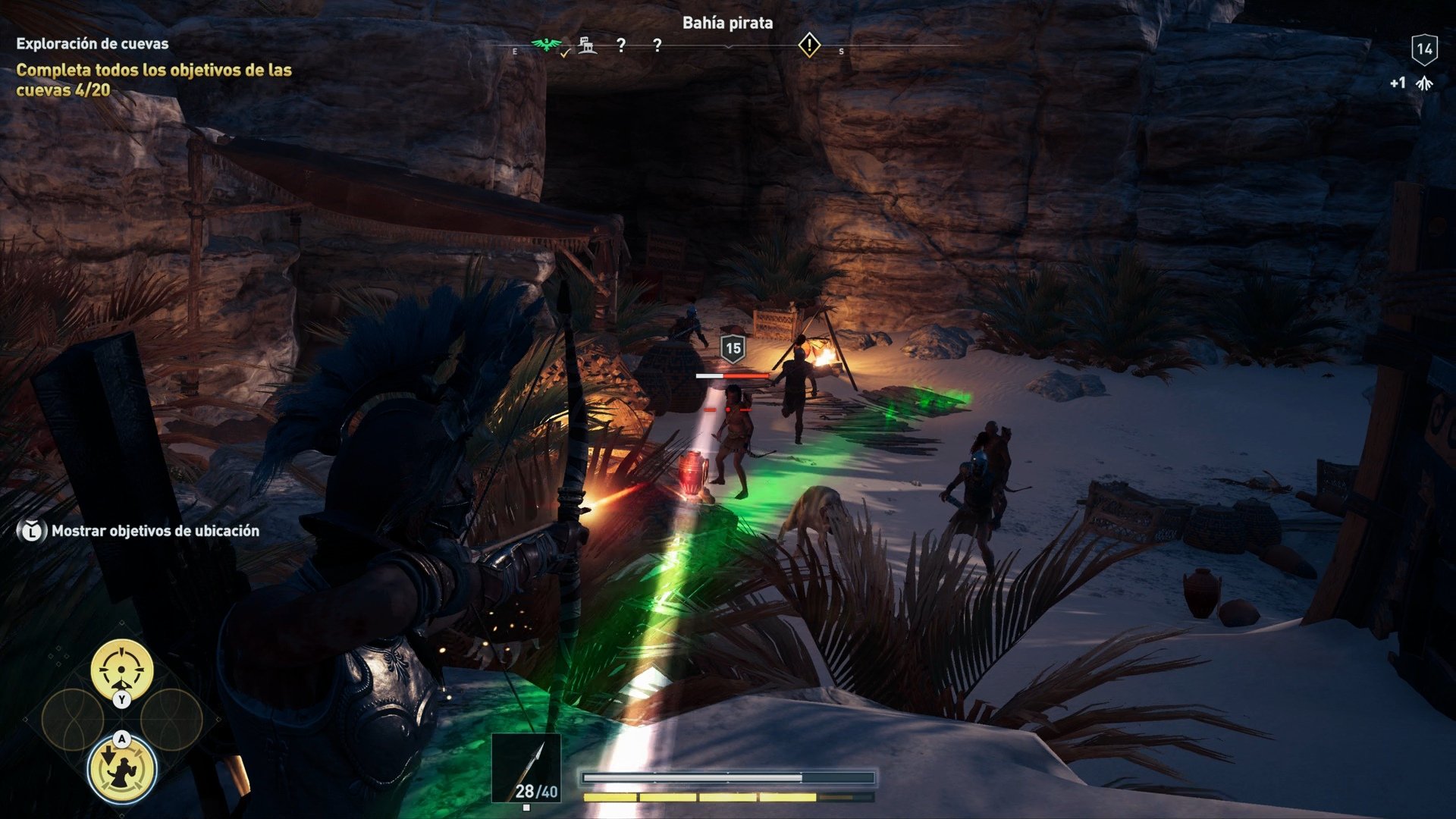Select the green eagle marker on the compass

[x=548, y=44]
